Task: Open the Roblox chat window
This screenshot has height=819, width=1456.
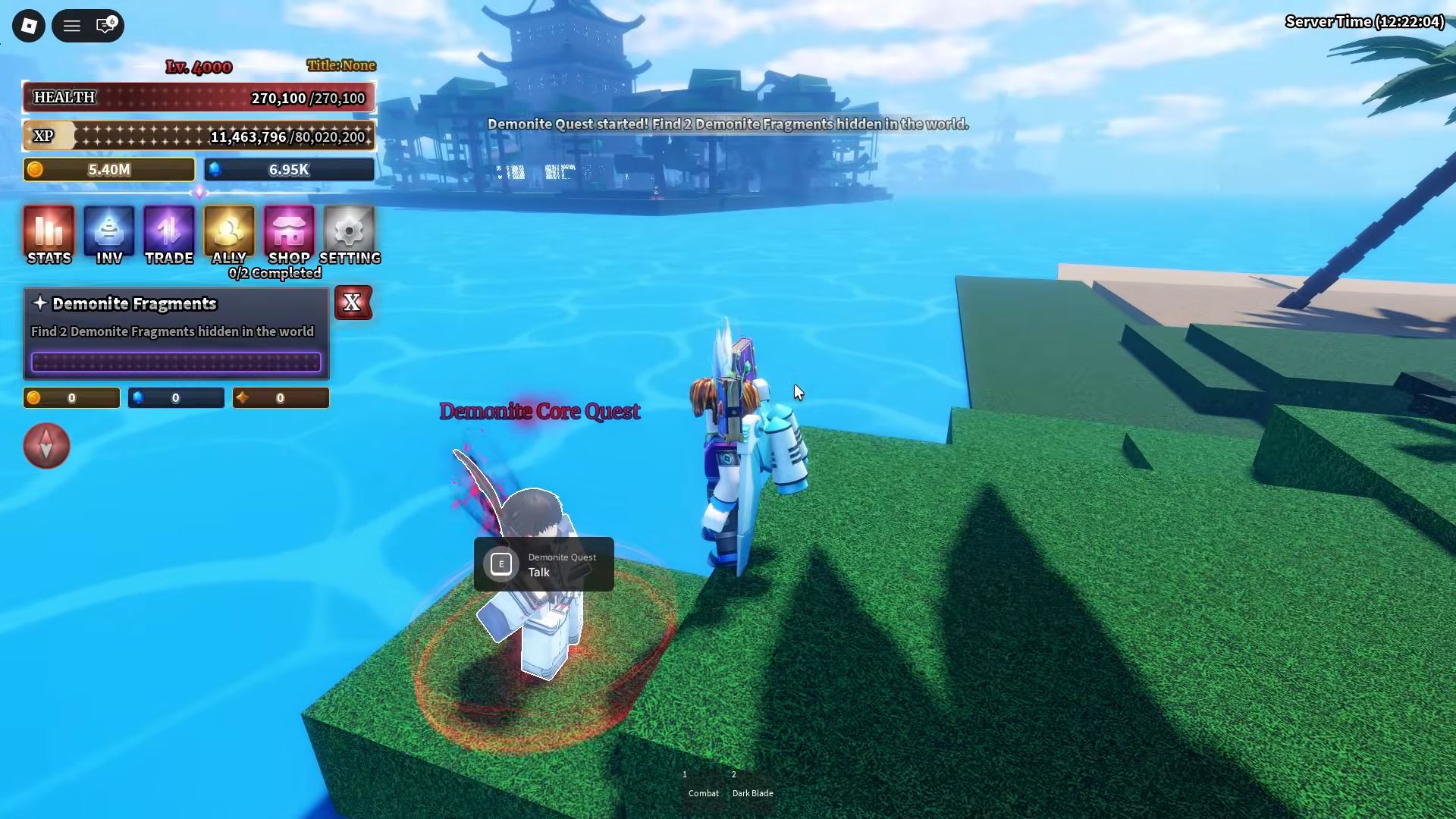Action: click(105, 26)
